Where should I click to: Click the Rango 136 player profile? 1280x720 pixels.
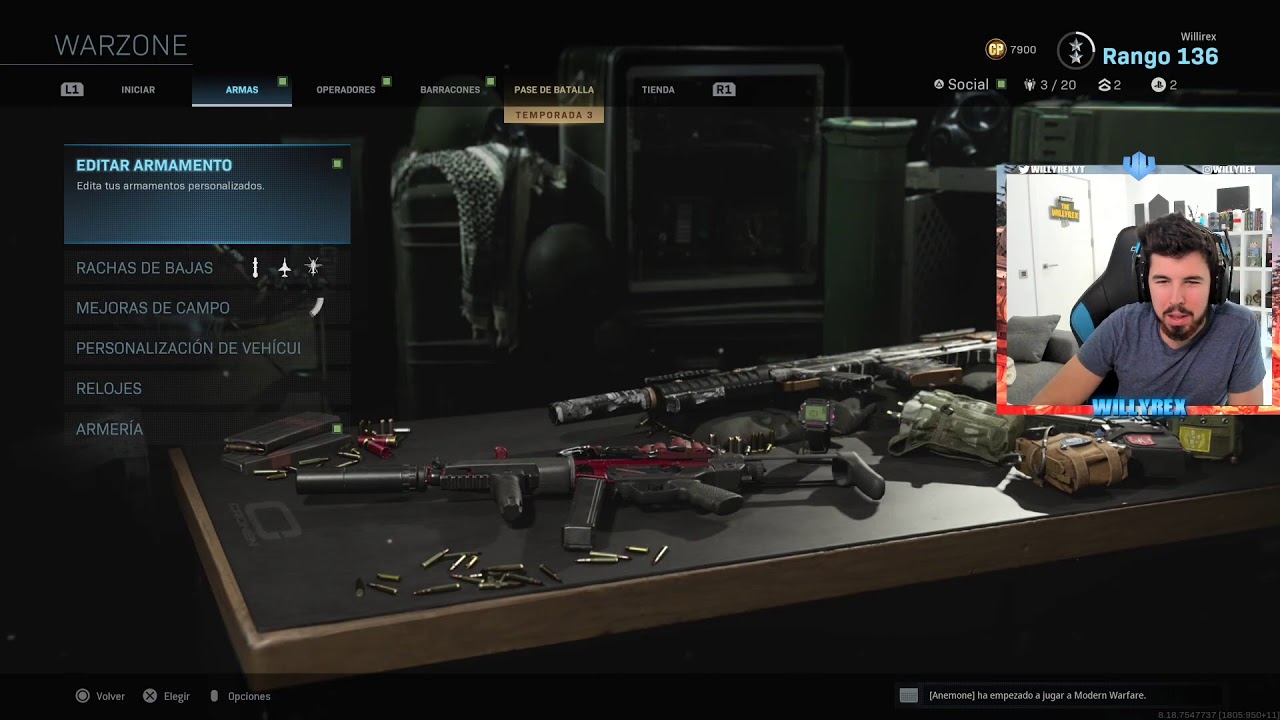(x=1159, y=57)
